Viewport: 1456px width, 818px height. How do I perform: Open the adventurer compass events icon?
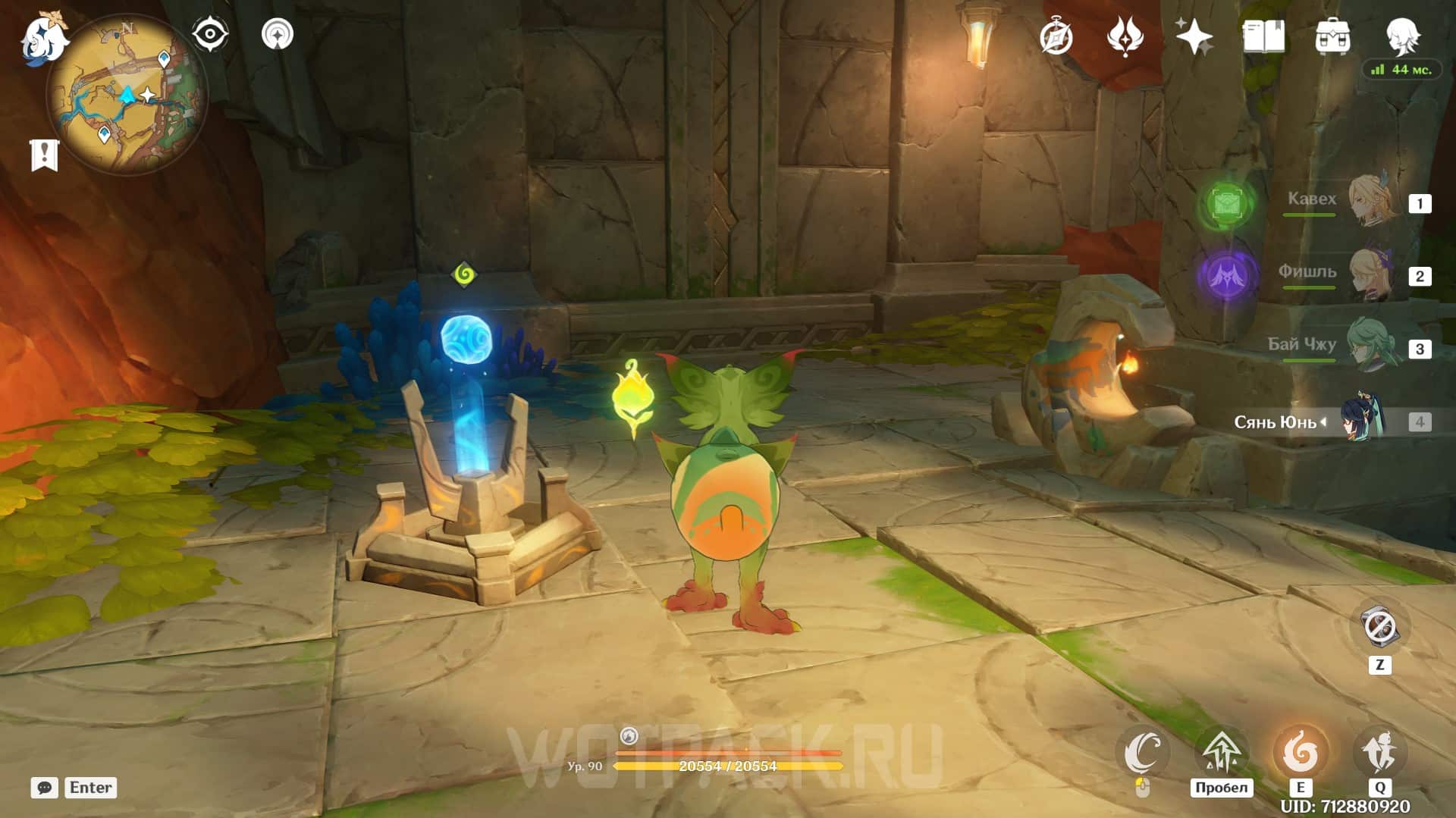click(1056, 36)
